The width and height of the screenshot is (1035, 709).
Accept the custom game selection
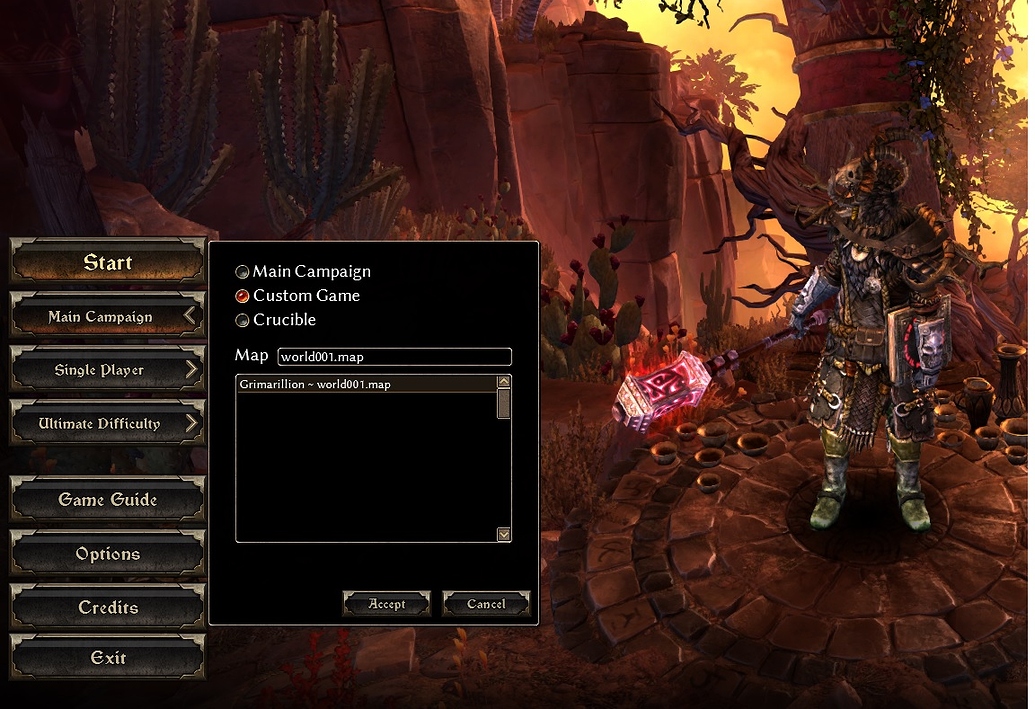386,604
